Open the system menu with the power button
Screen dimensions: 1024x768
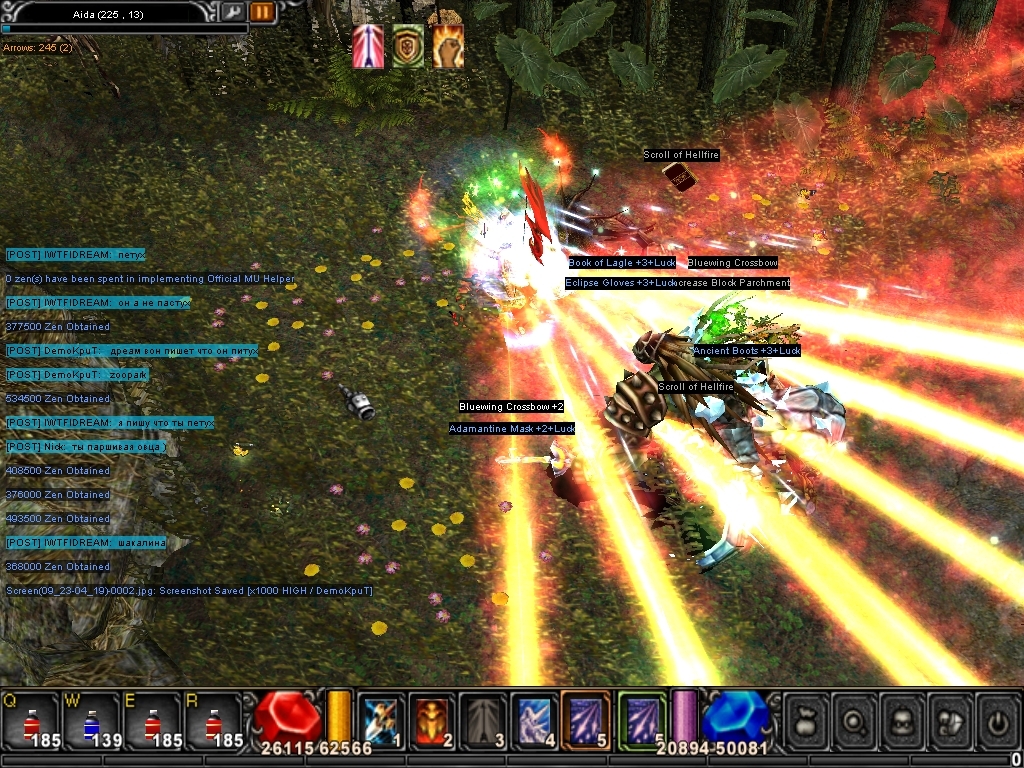click(998, 718)
